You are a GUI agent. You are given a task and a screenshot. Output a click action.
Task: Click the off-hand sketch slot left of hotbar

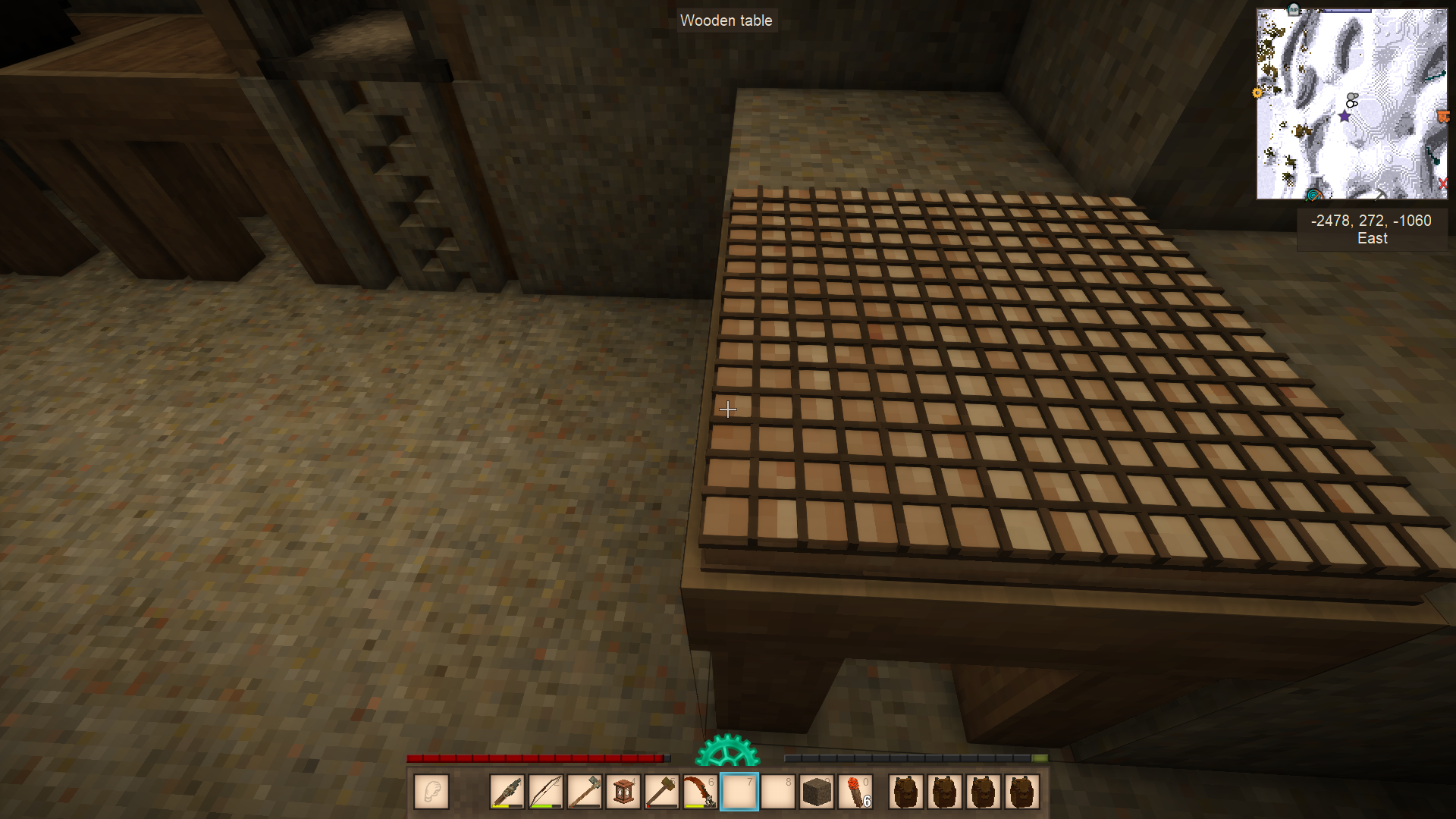(431, 791)
